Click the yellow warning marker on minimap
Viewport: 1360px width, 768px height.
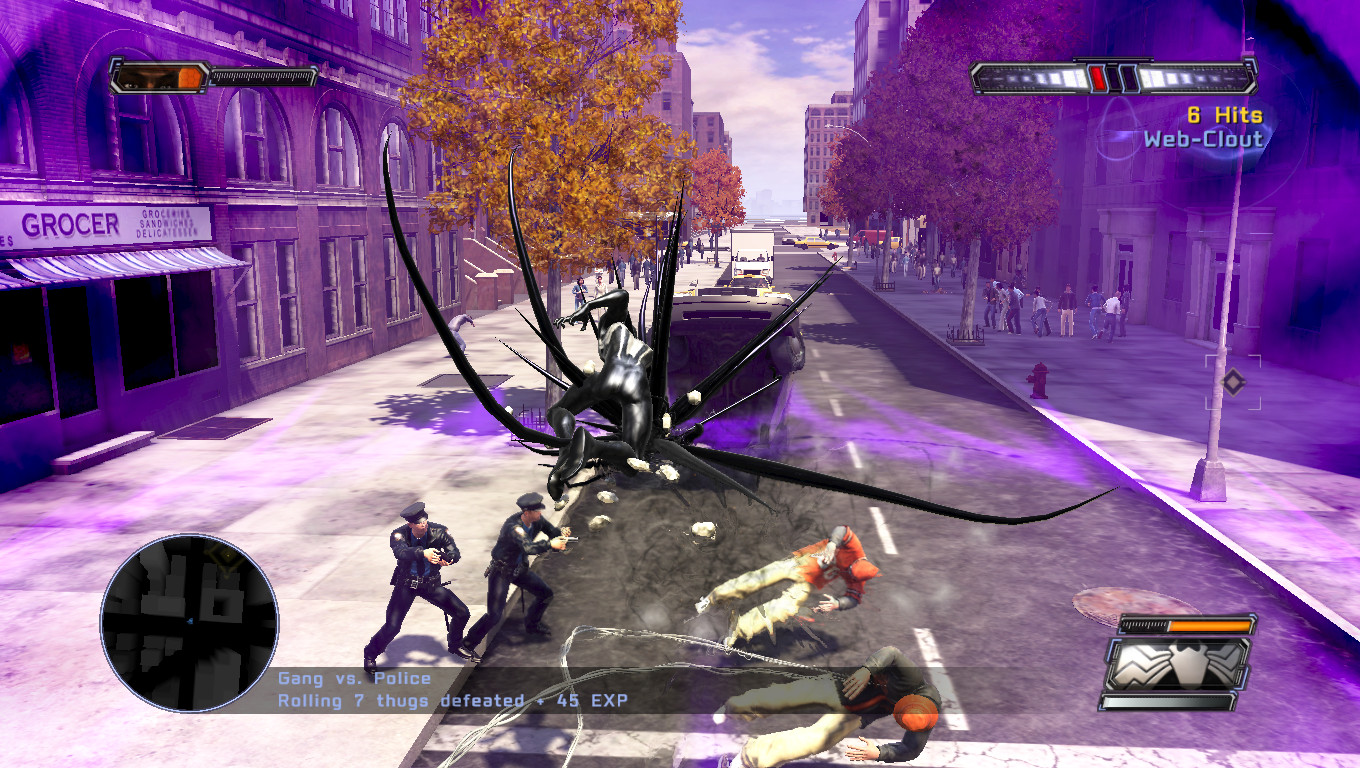coord(226,556)
